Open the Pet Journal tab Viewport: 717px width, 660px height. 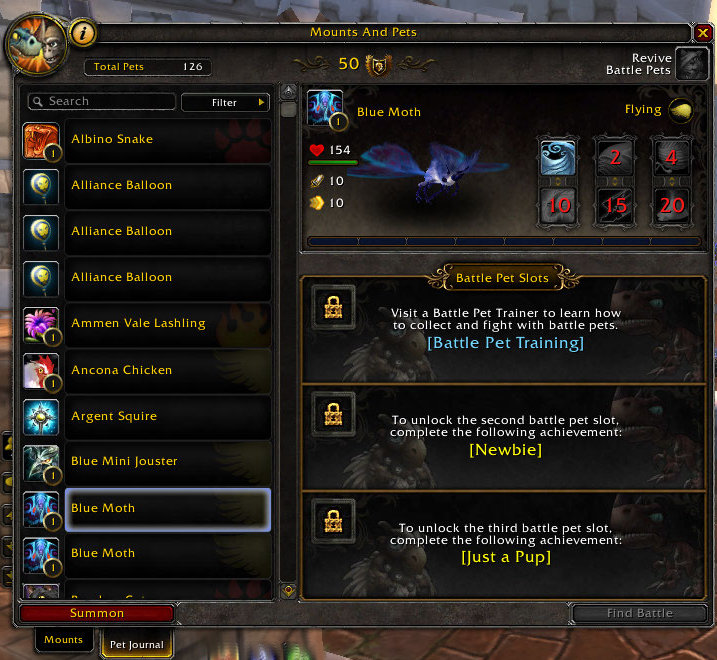(x=136, y=645)
